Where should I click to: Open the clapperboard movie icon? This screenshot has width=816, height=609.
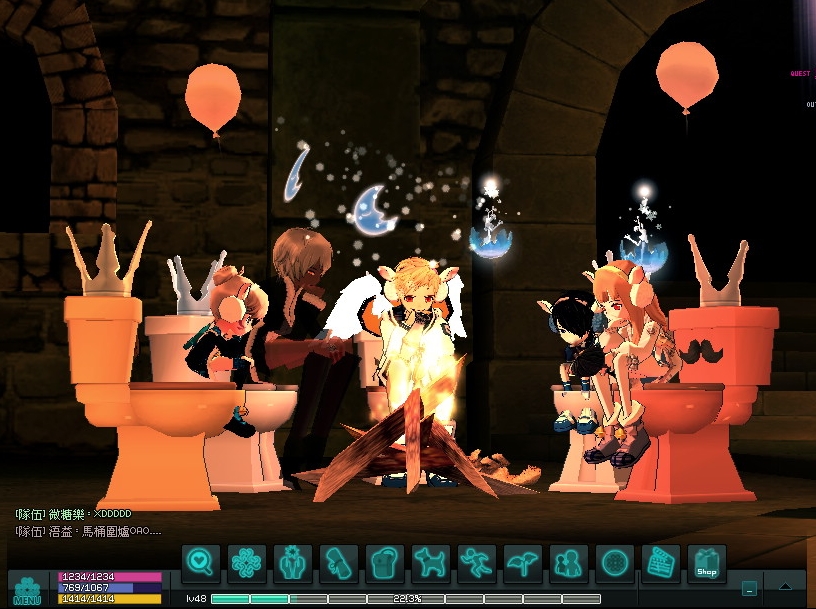pos(661,564)
